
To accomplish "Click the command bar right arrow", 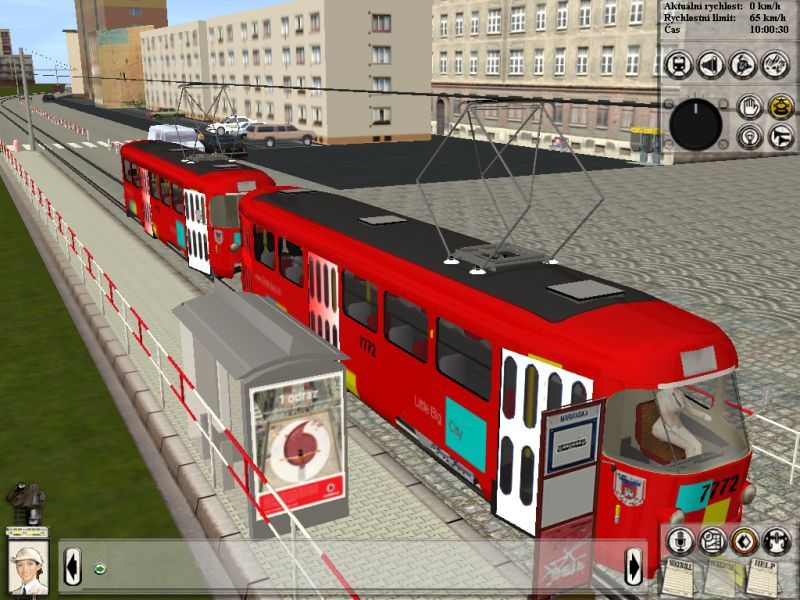I will (634, 569).
